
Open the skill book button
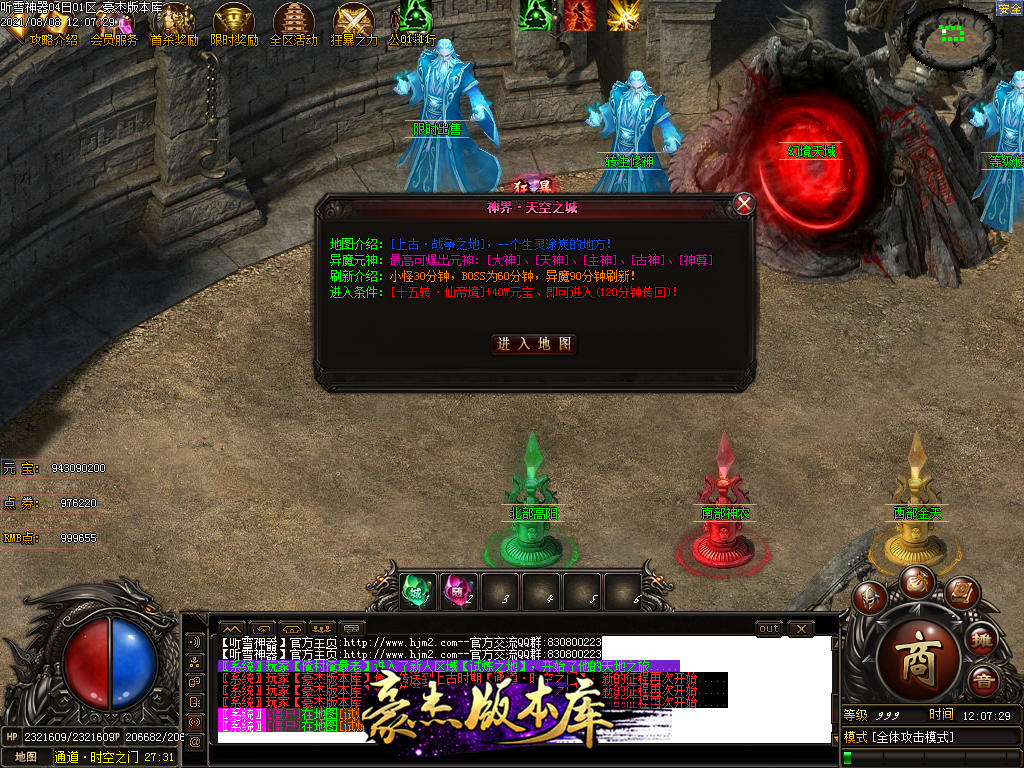[961, 593]
